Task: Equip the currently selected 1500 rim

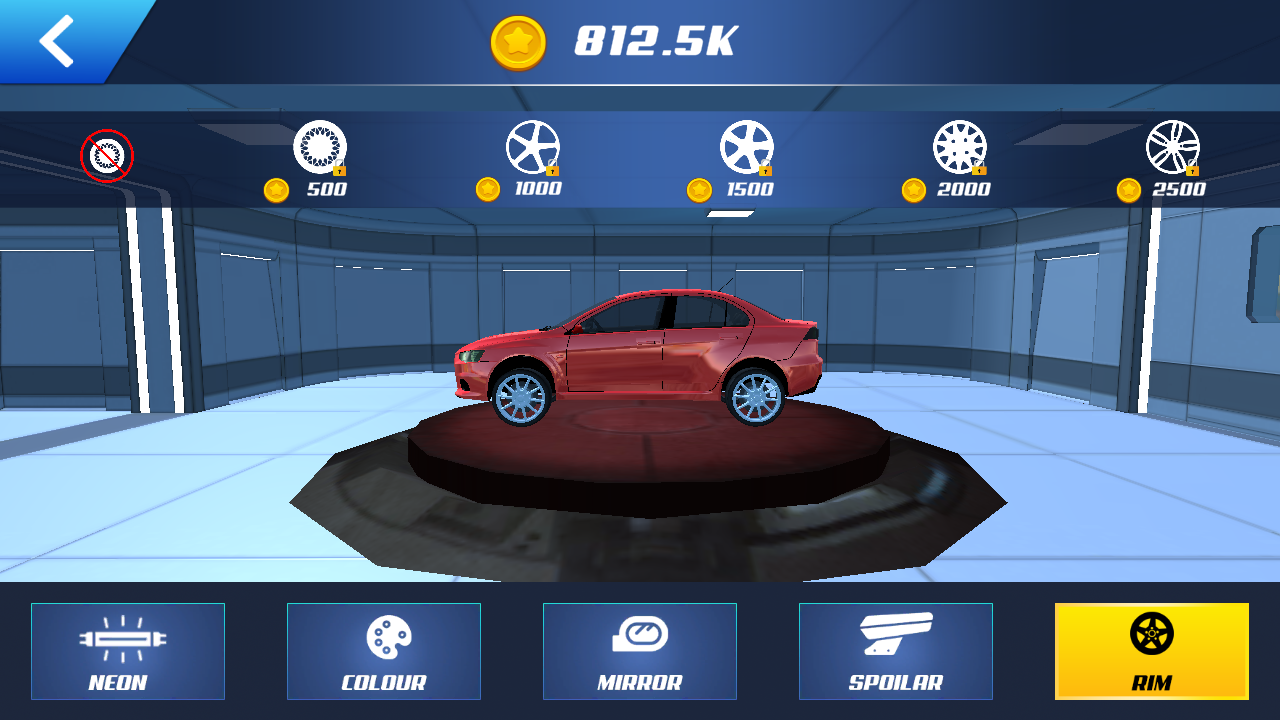Action: (x=749, y=148)
